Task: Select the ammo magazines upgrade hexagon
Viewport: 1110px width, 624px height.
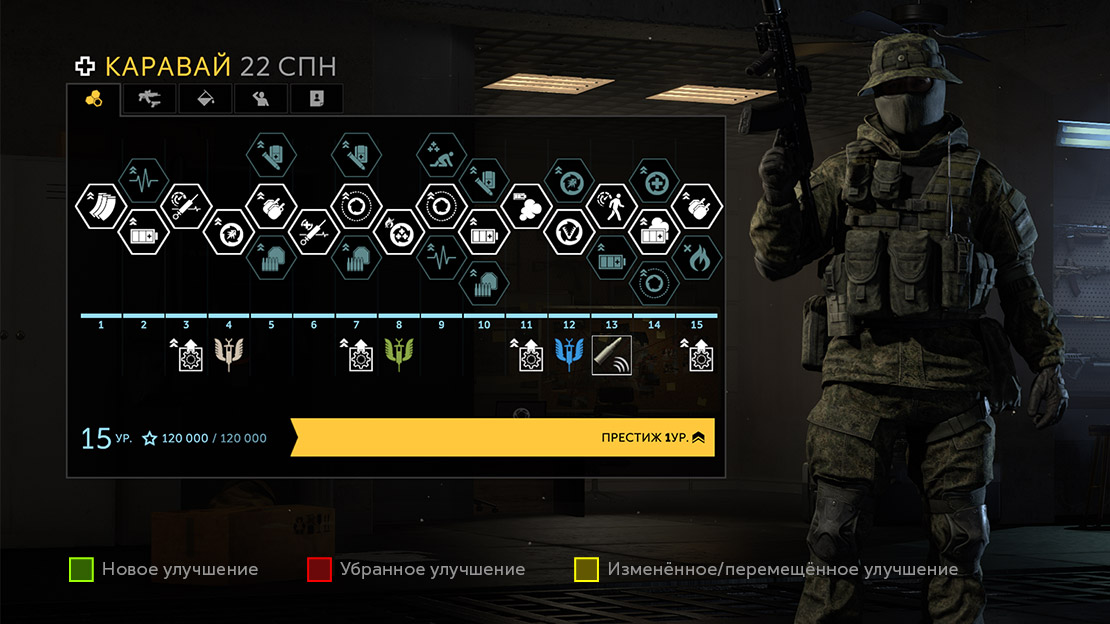Action: click(97, 207)
